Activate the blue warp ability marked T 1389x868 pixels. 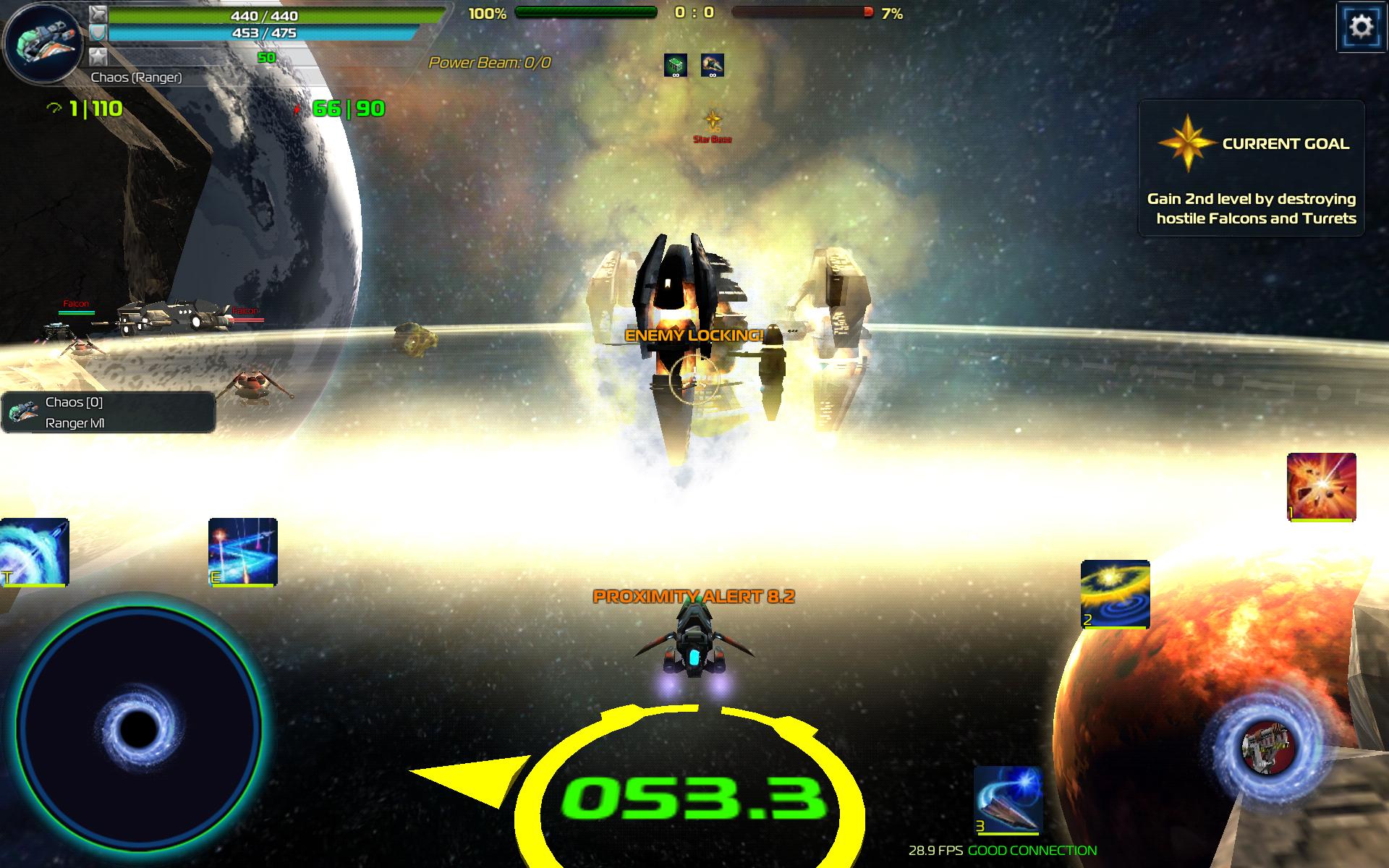coord(34,552)
